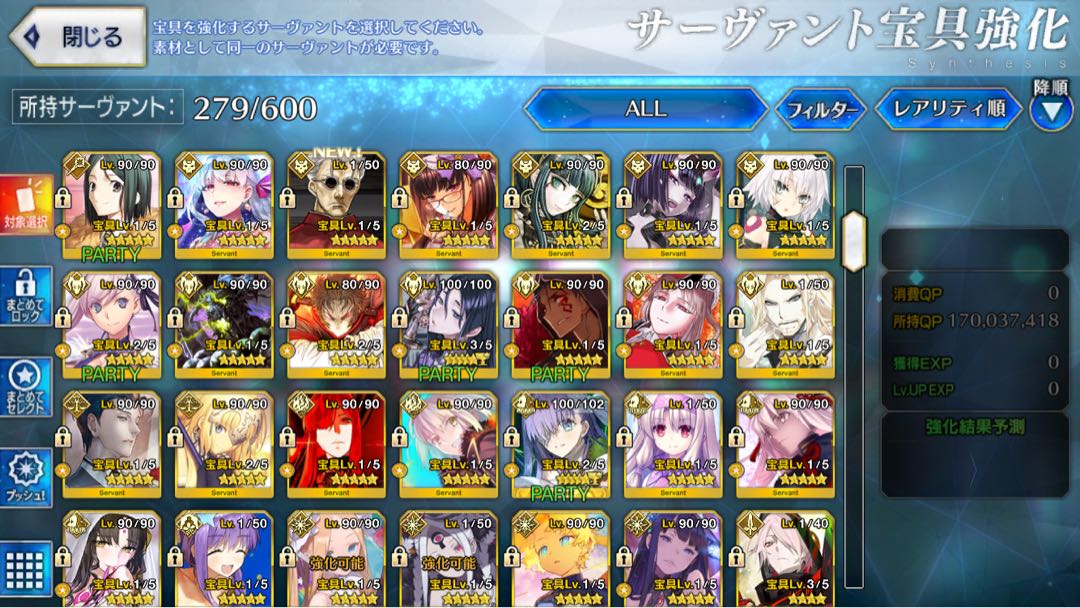
Task: Click the servant list scrollbar handle
Action: (x=853, y=240)
